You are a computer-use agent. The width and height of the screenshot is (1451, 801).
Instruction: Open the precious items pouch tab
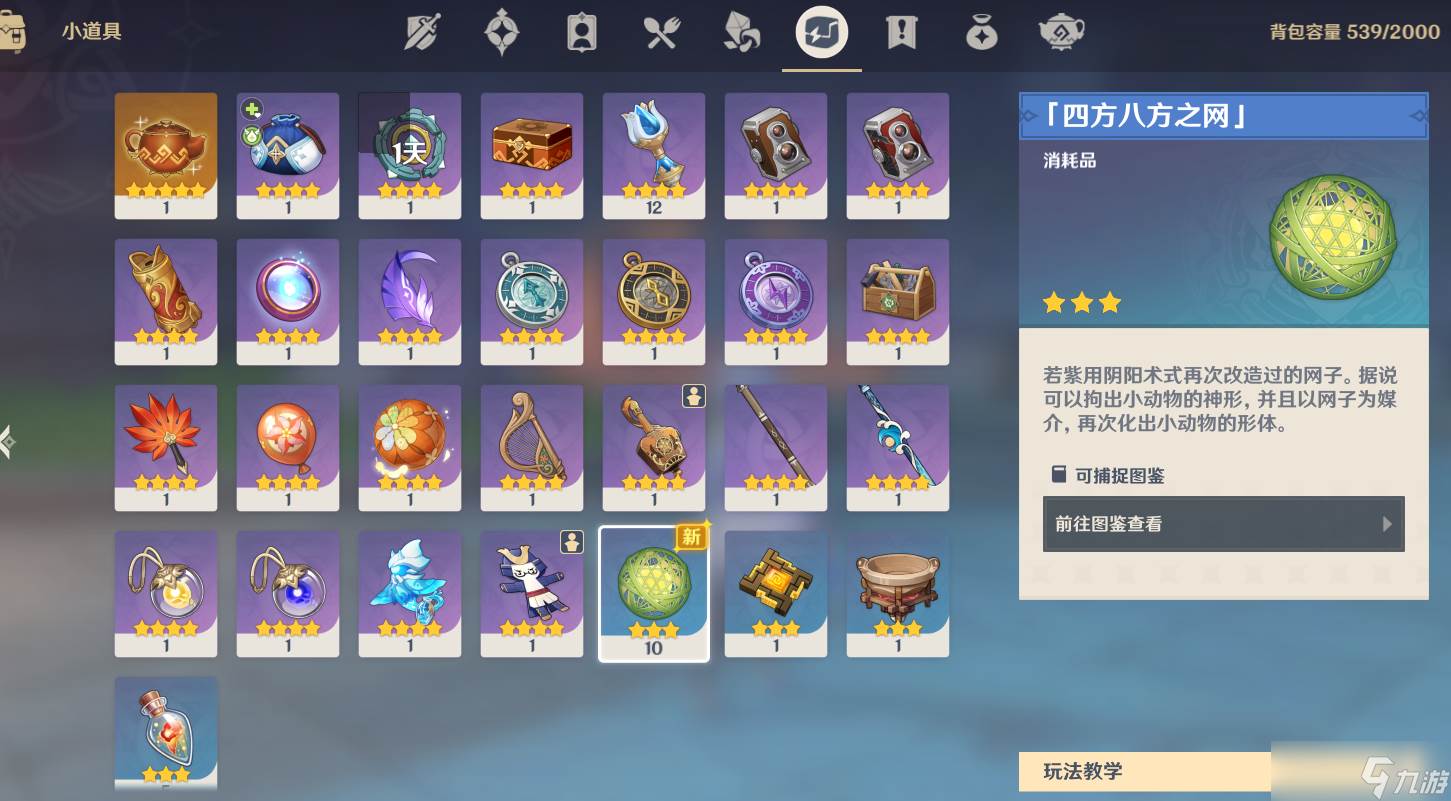tap(981, 33)
